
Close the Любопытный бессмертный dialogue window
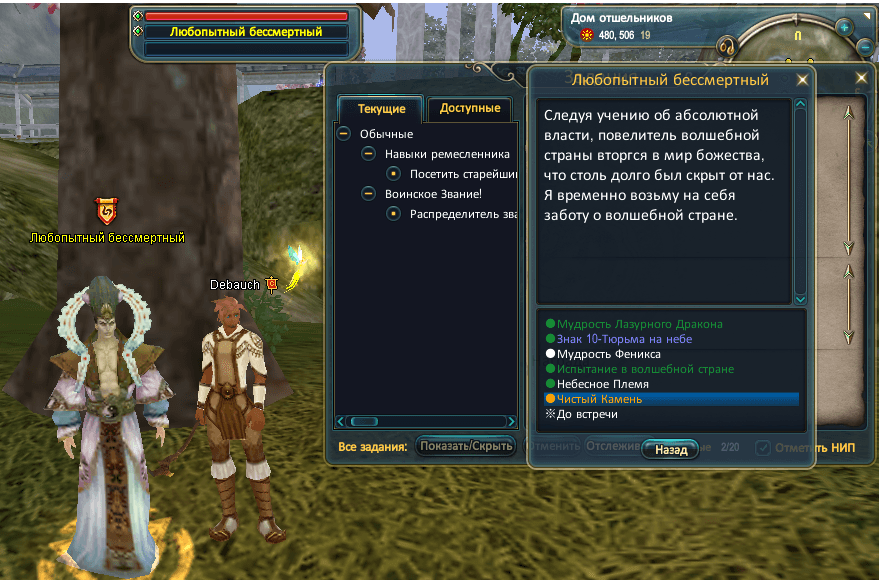coord(802,81)
